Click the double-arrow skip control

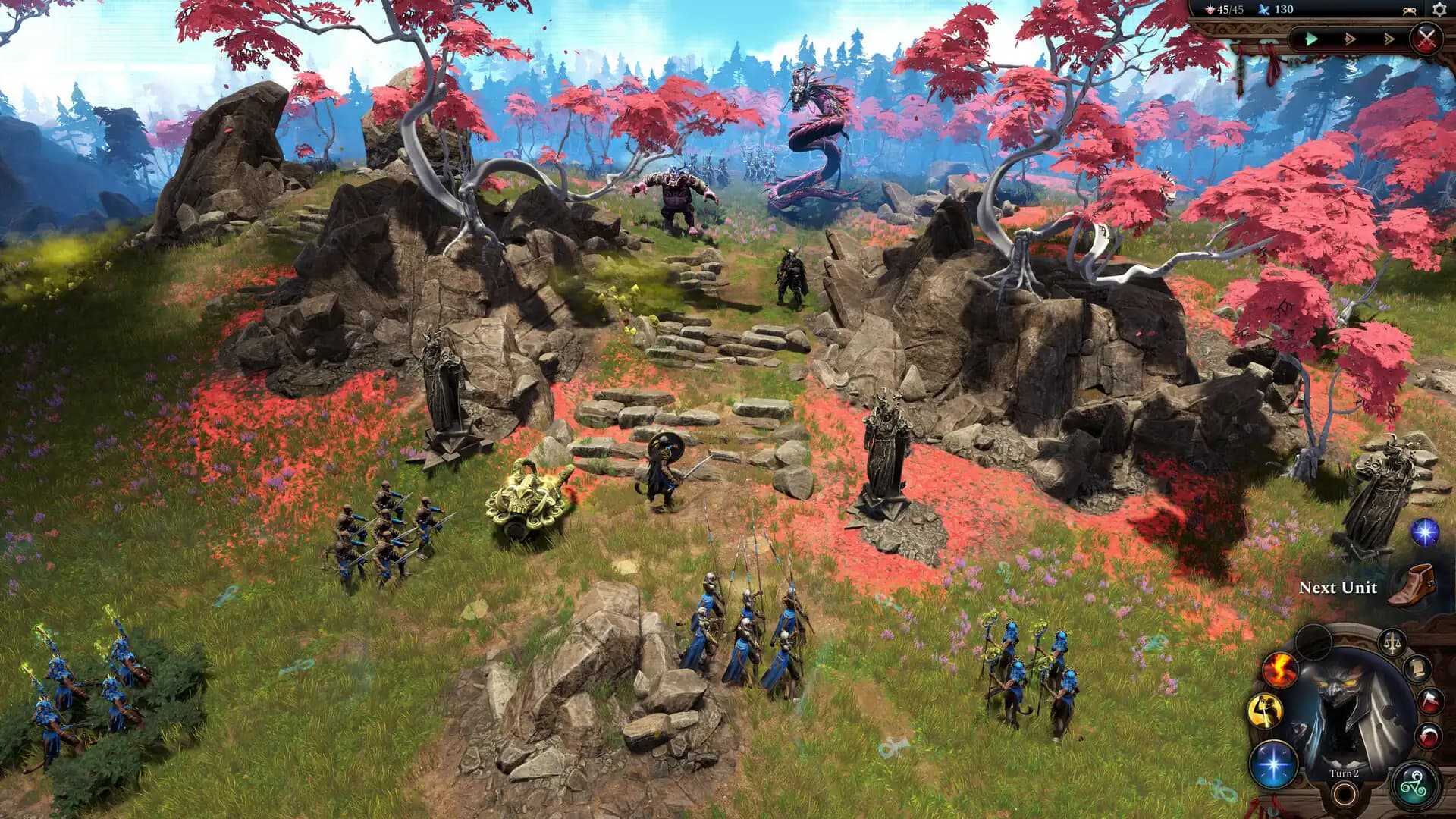click(1351, 39)
